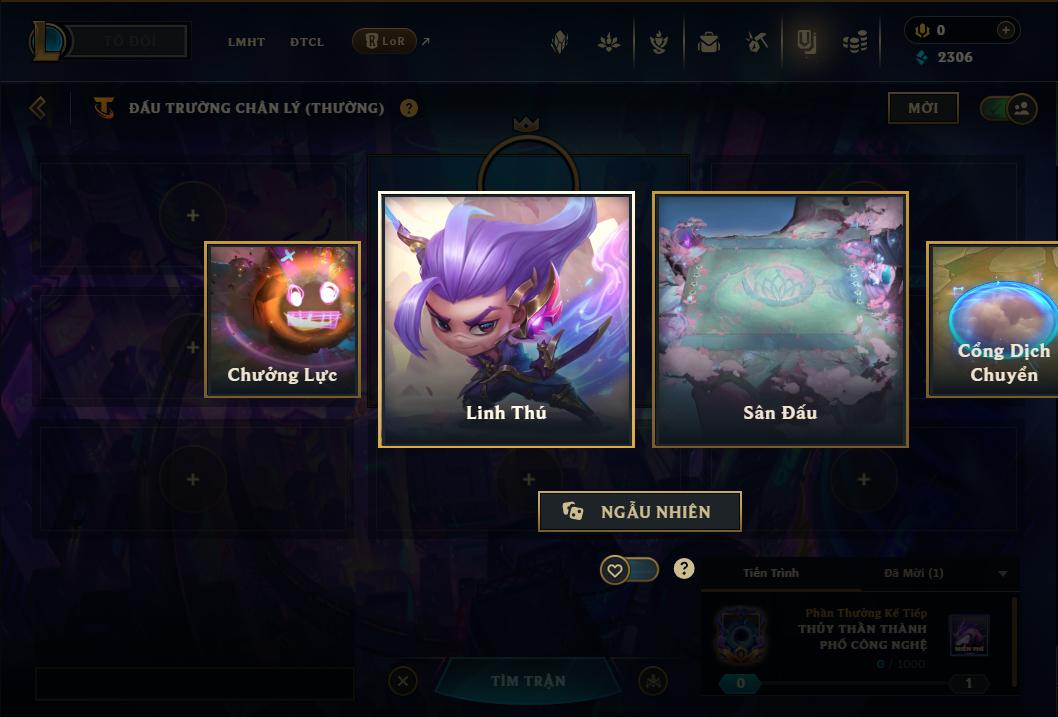This screenshot has width=1058, height=717.
Task: Invite players with the Mời button
Action: [923, 108]
